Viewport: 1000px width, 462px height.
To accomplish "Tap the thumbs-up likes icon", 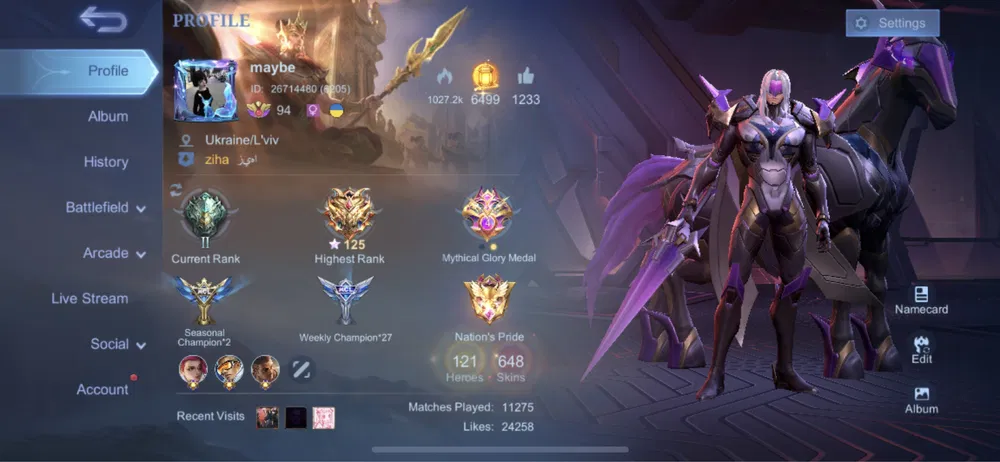I will pyautogui.click(x=526, y=76).
